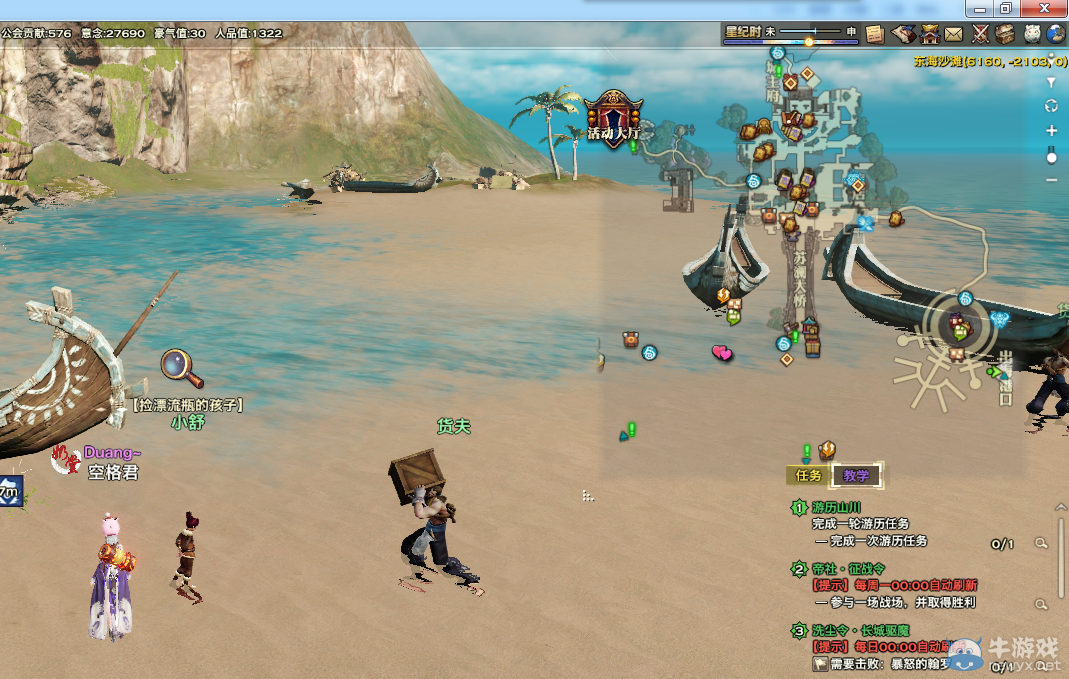Open the rolled map scroll icon

(x=902, y=33)
